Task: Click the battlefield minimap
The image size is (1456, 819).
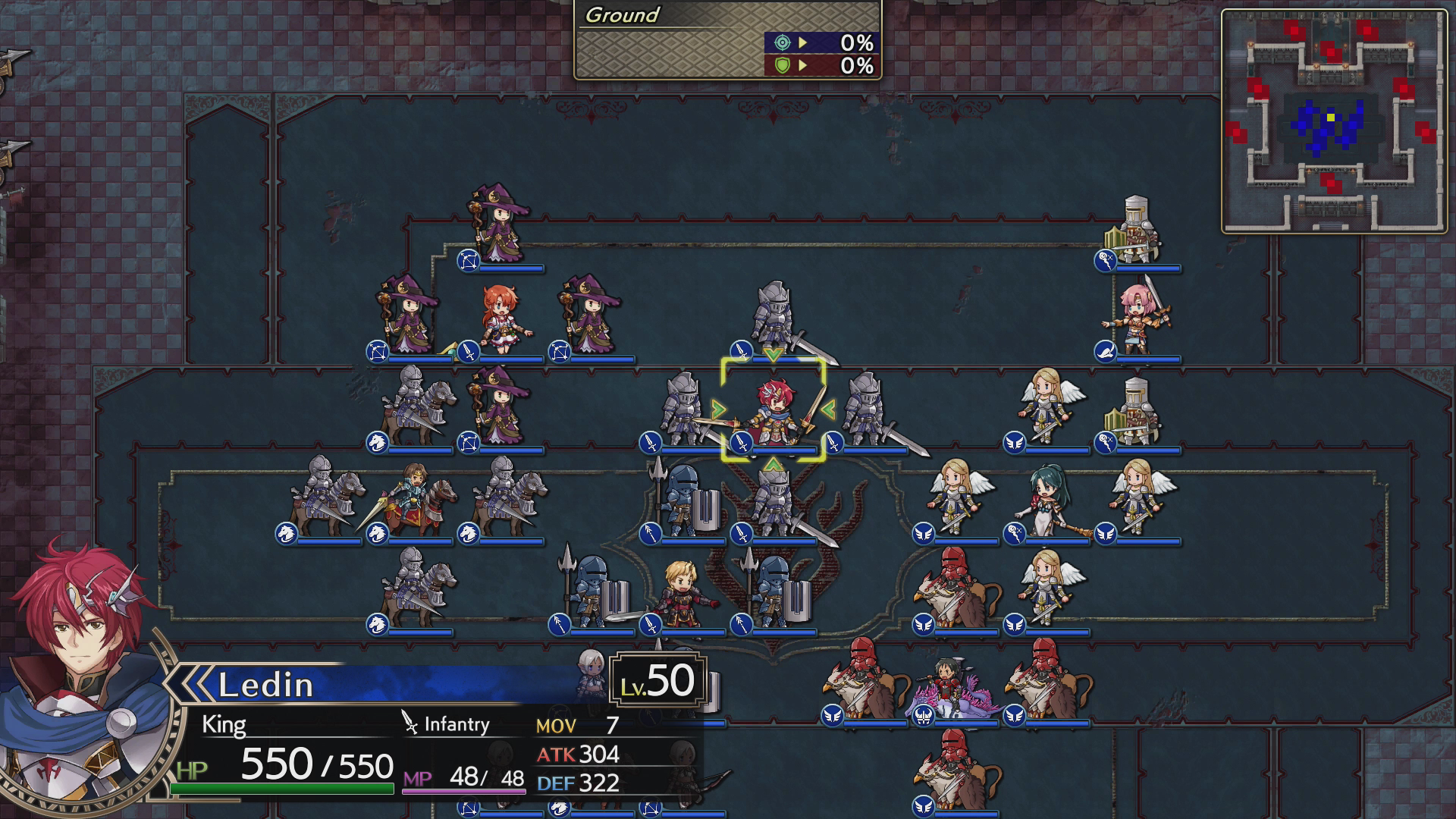Action: [x=1334, y=121]
